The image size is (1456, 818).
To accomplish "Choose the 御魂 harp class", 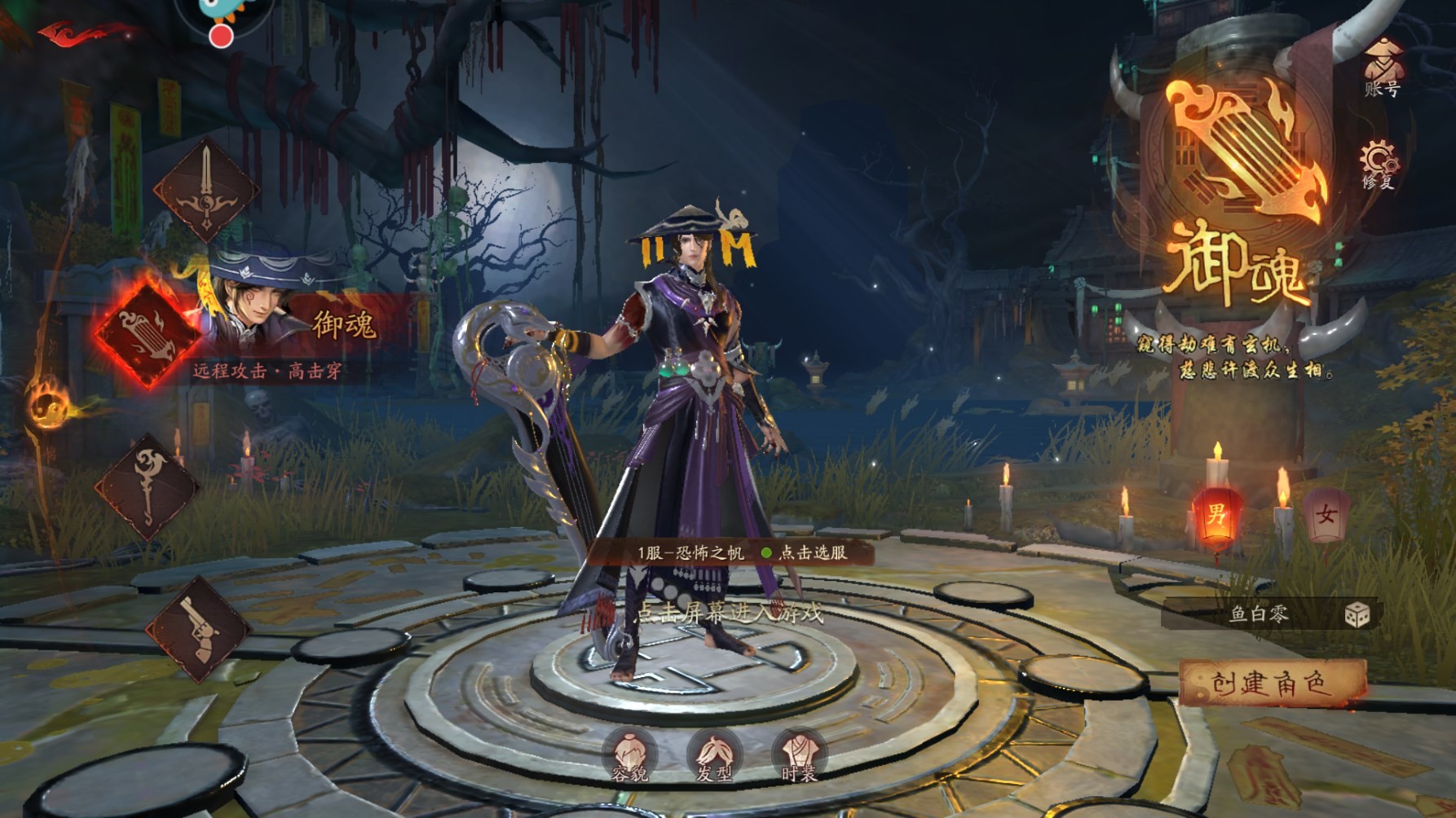I will (x=147, y=334).
